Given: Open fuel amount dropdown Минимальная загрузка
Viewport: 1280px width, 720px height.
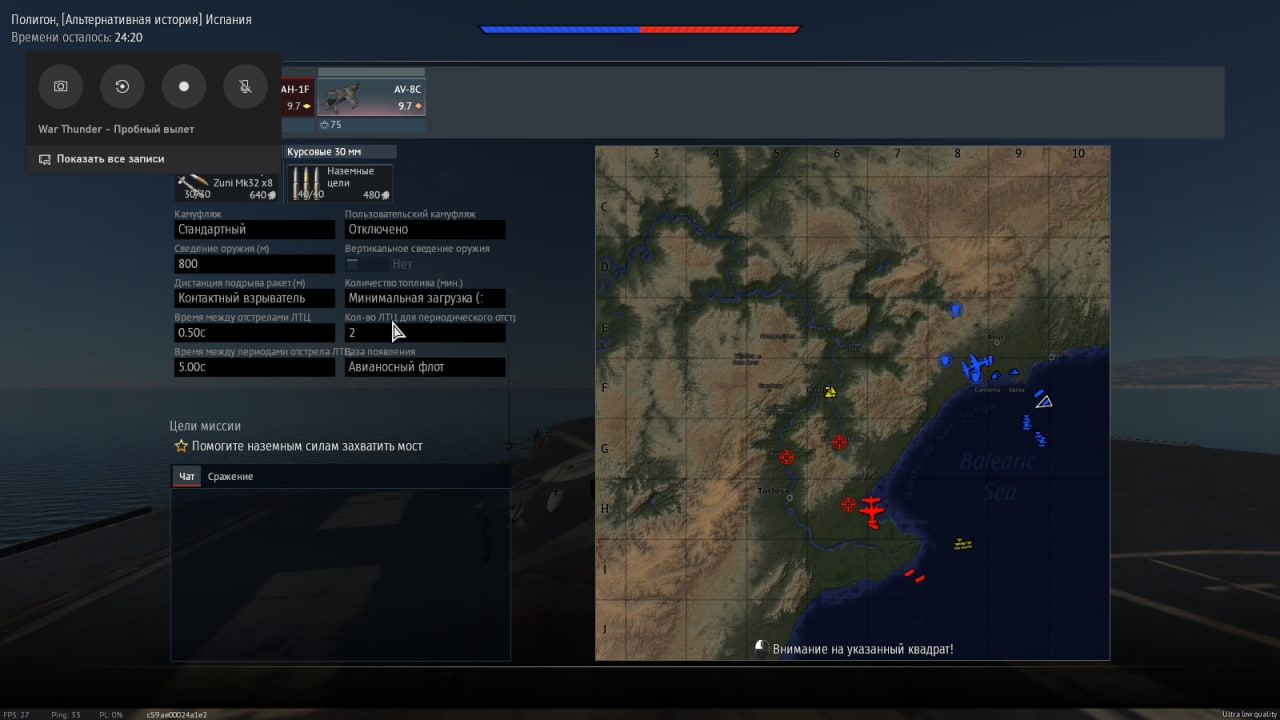Looking at the screenshot, I should (x=424, y=298).
